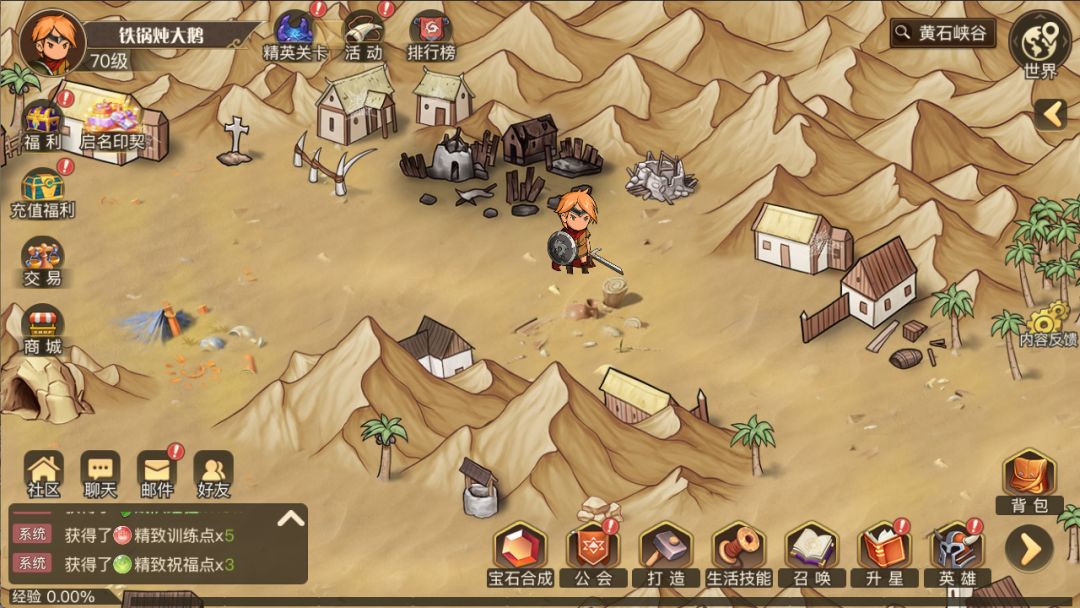Open the 福利 welfare gift
The height and width of the screenshot is (608, 1080).
(43, 126)
